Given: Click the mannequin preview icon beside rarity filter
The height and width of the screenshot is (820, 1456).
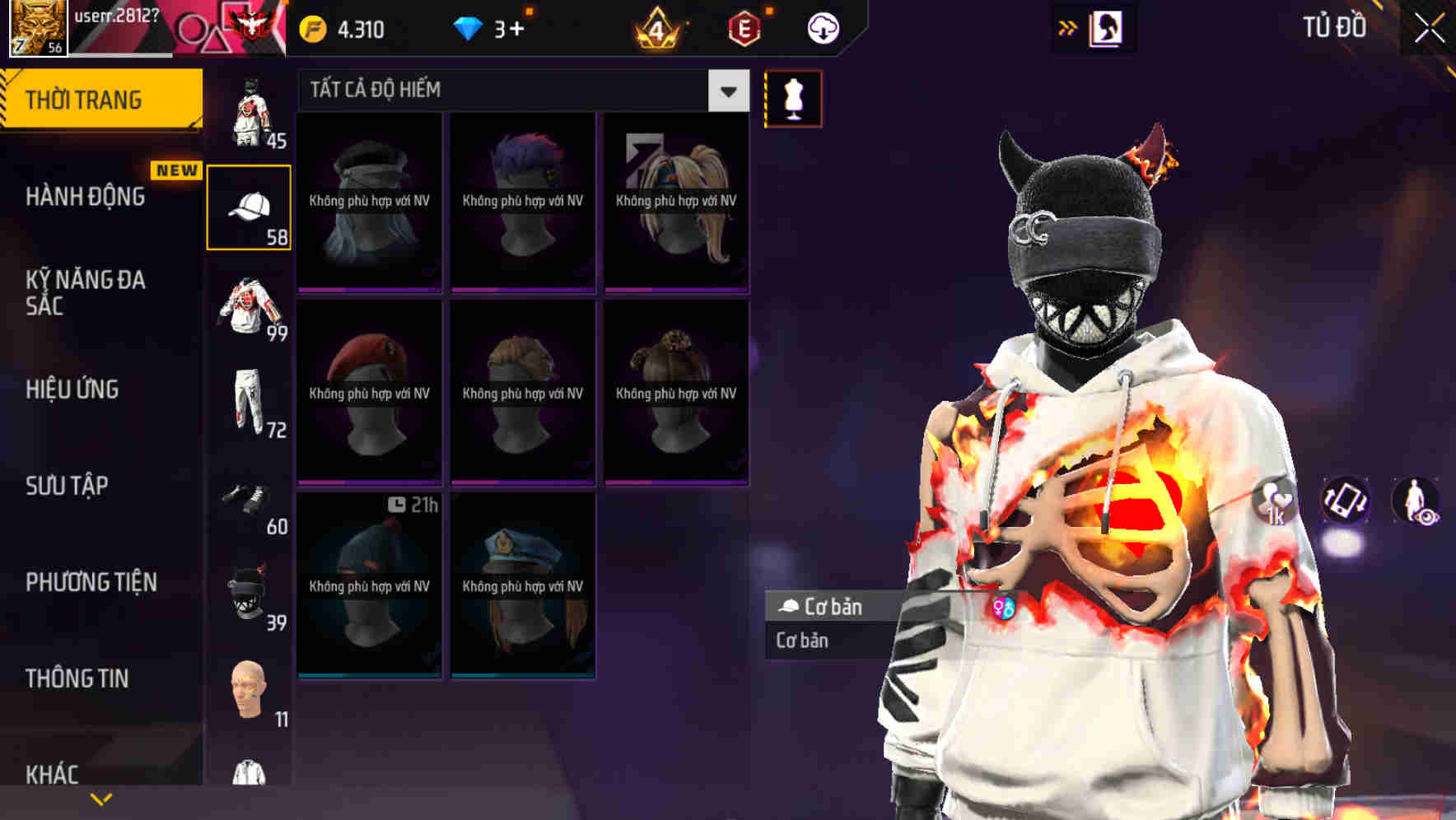Looking at the screenshot, I should pyautogui.click(x=793, y=98).
